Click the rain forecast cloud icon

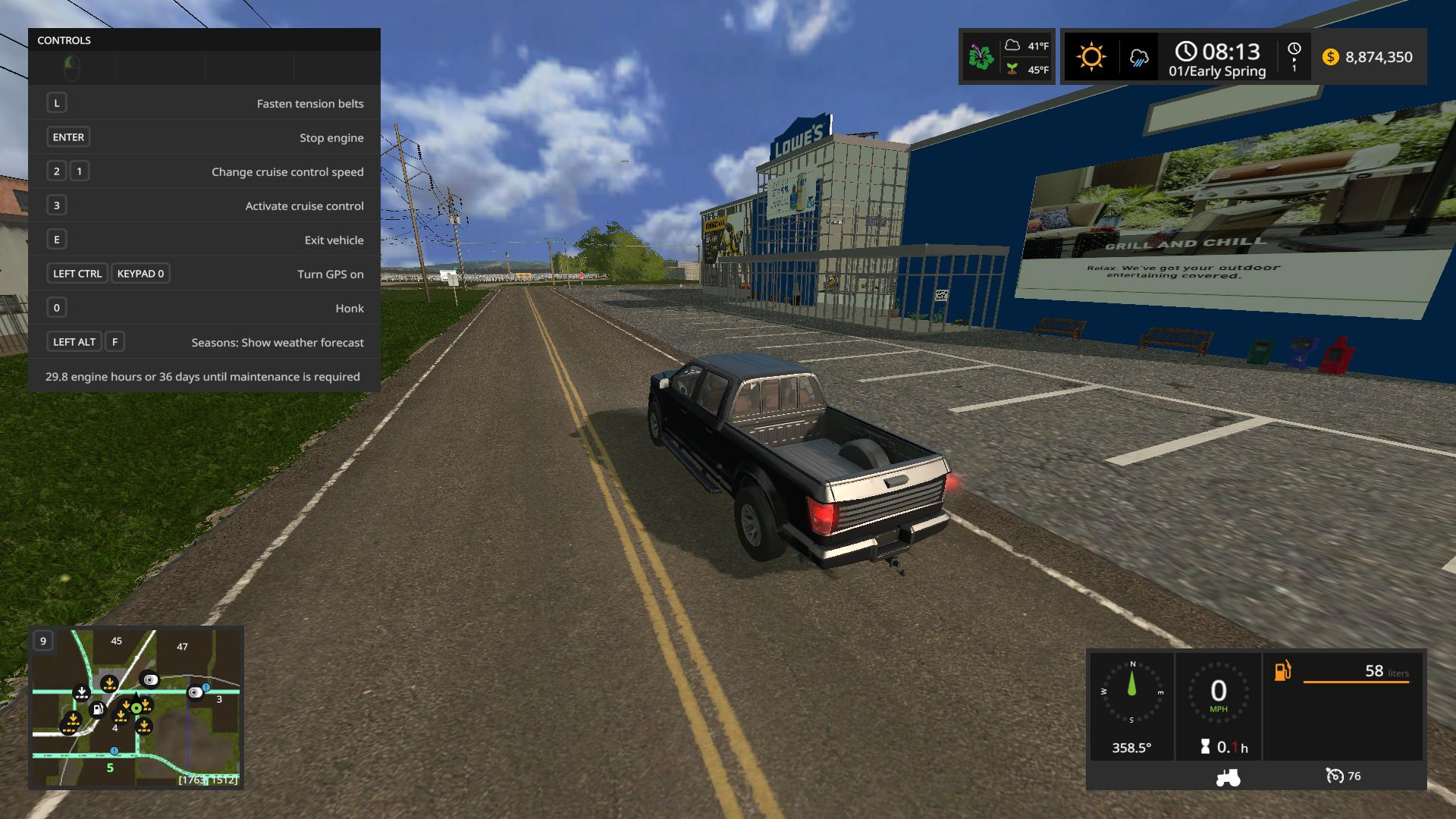(x=1138, y=58)
